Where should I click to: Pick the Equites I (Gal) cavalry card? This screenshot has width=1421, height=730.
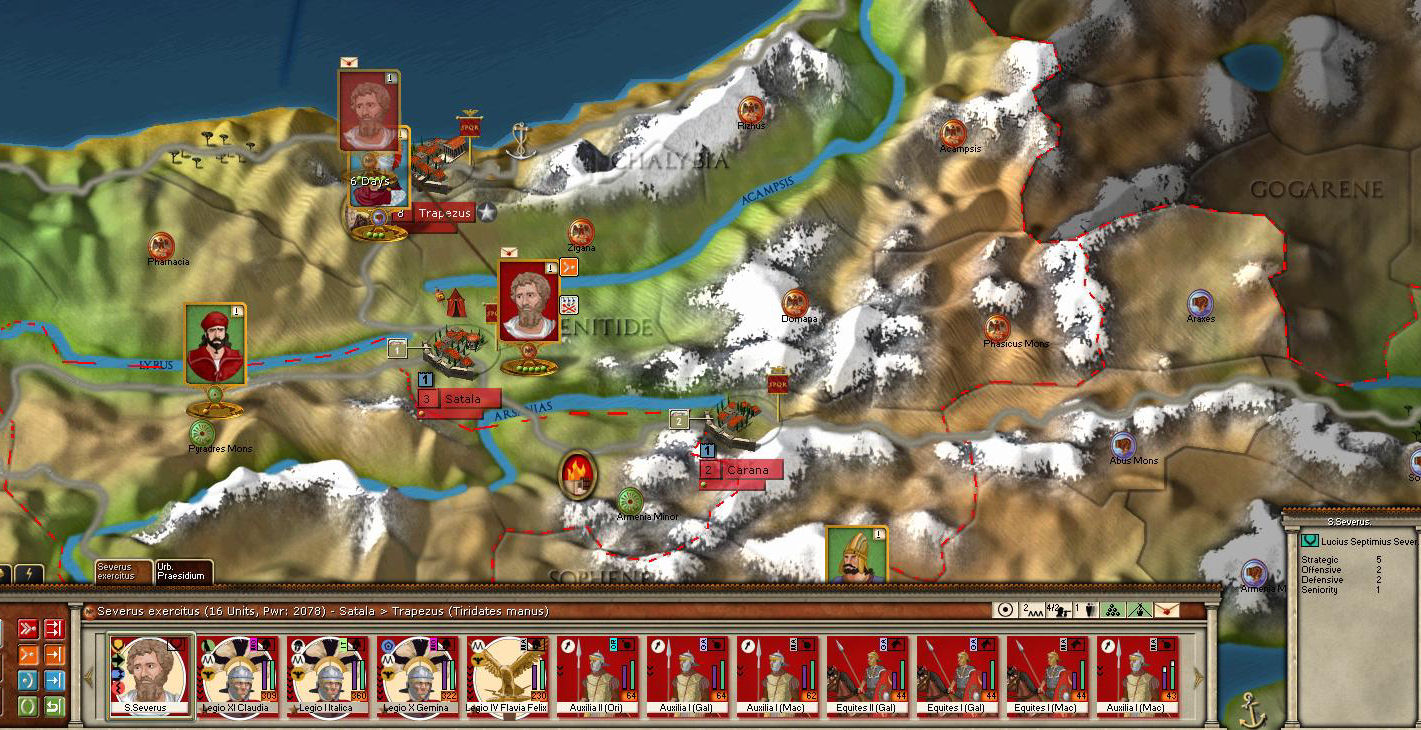tap(959, 677)
